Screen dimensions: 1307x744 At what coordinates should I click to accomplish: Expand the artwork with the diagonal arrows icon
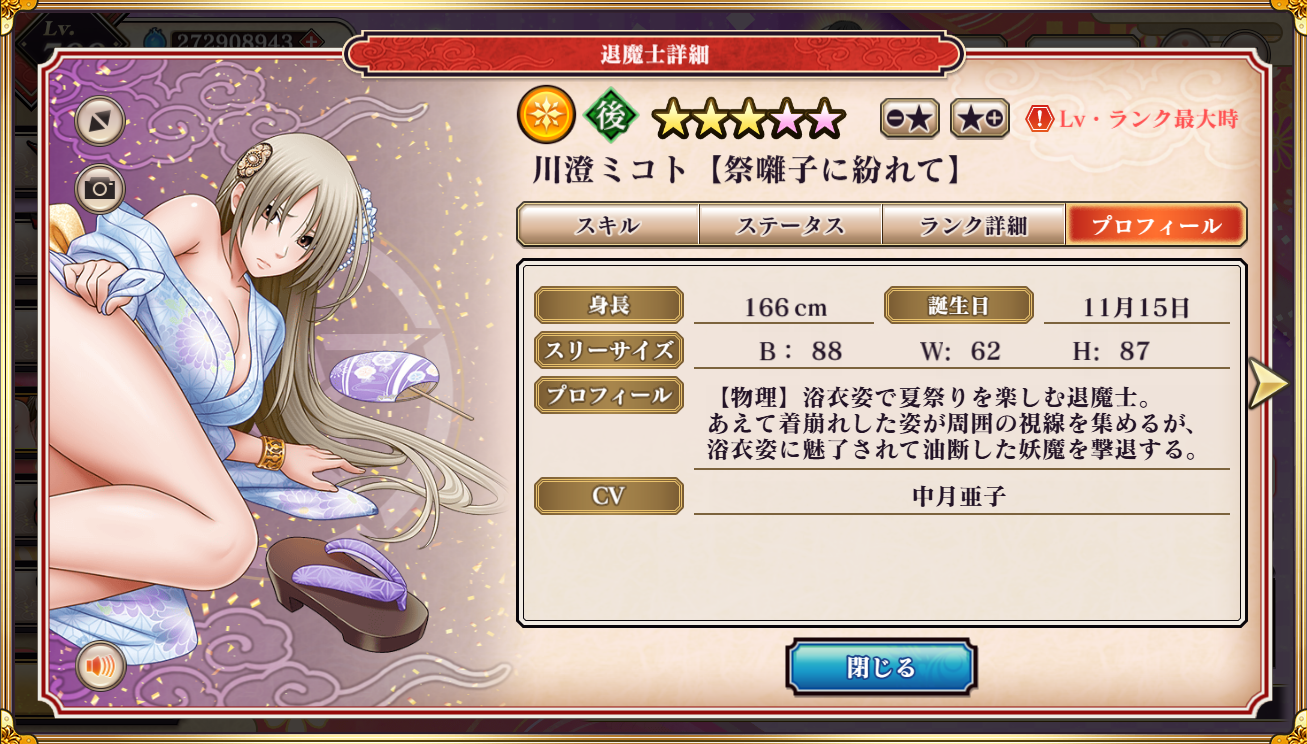click(x=100, y=121)
